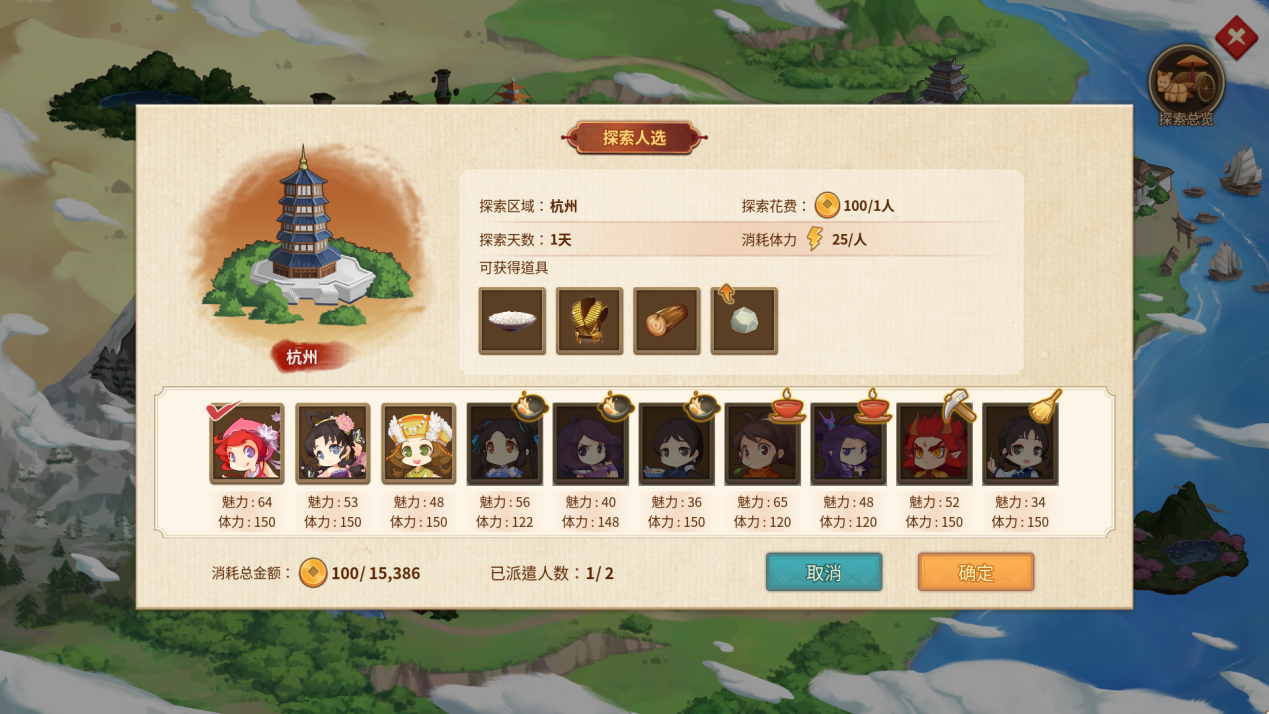Viewport: 1269px width, 714px height.
Task: Confirm the exploration with 确定
Action: tap(976, 572)
